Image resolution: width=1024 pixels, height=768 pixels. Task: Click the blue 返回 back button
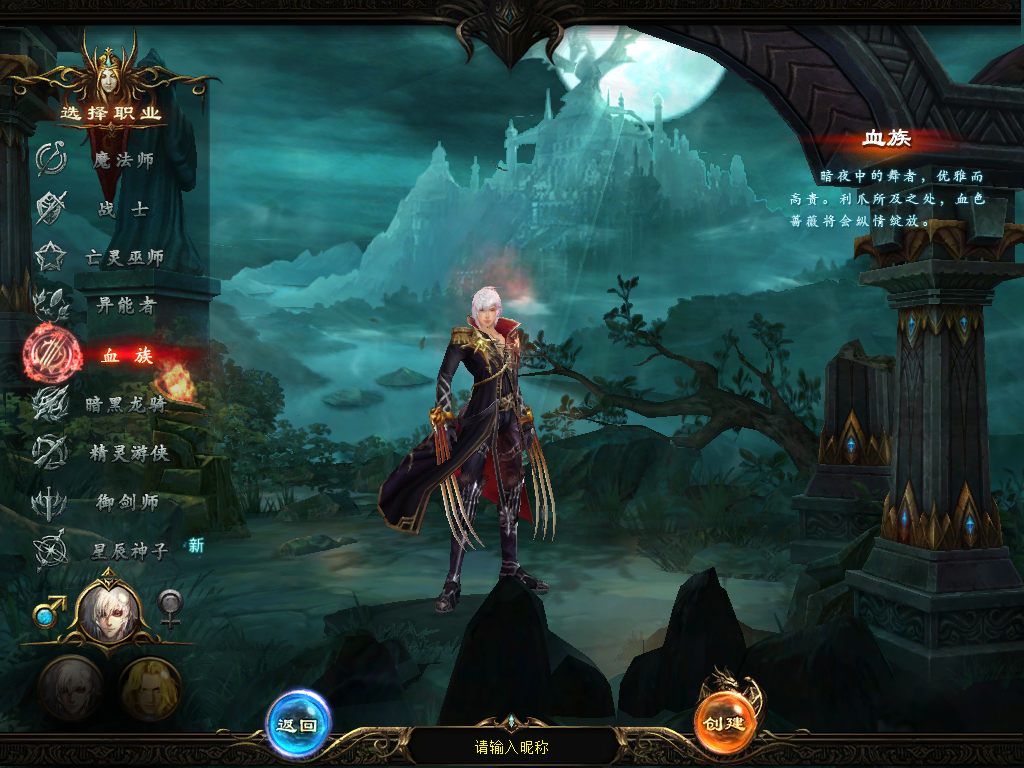(x=298, y=724)
